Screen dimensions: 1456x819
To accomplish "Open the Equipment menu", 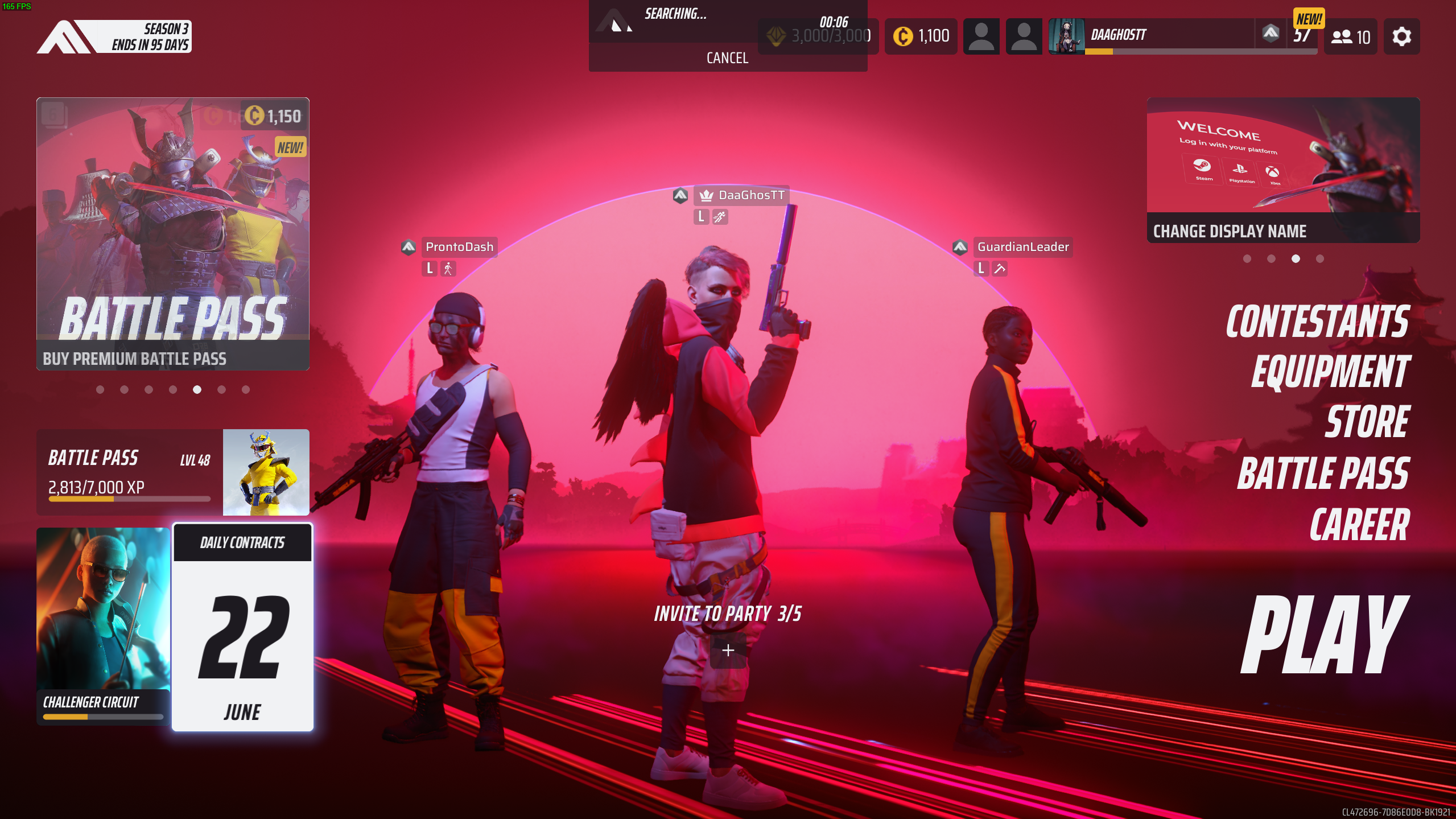I will (1330, 372).
